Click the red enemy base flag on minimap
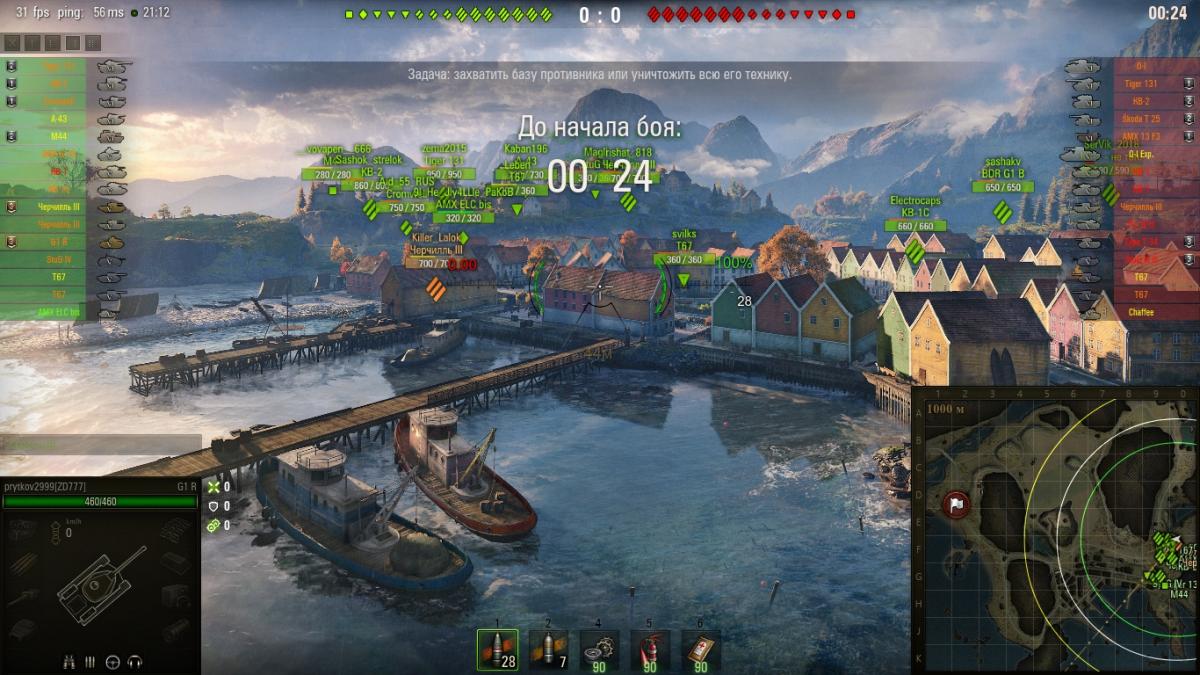The height and width of the screenshot is (675, 1200). (x=956, y=504)
